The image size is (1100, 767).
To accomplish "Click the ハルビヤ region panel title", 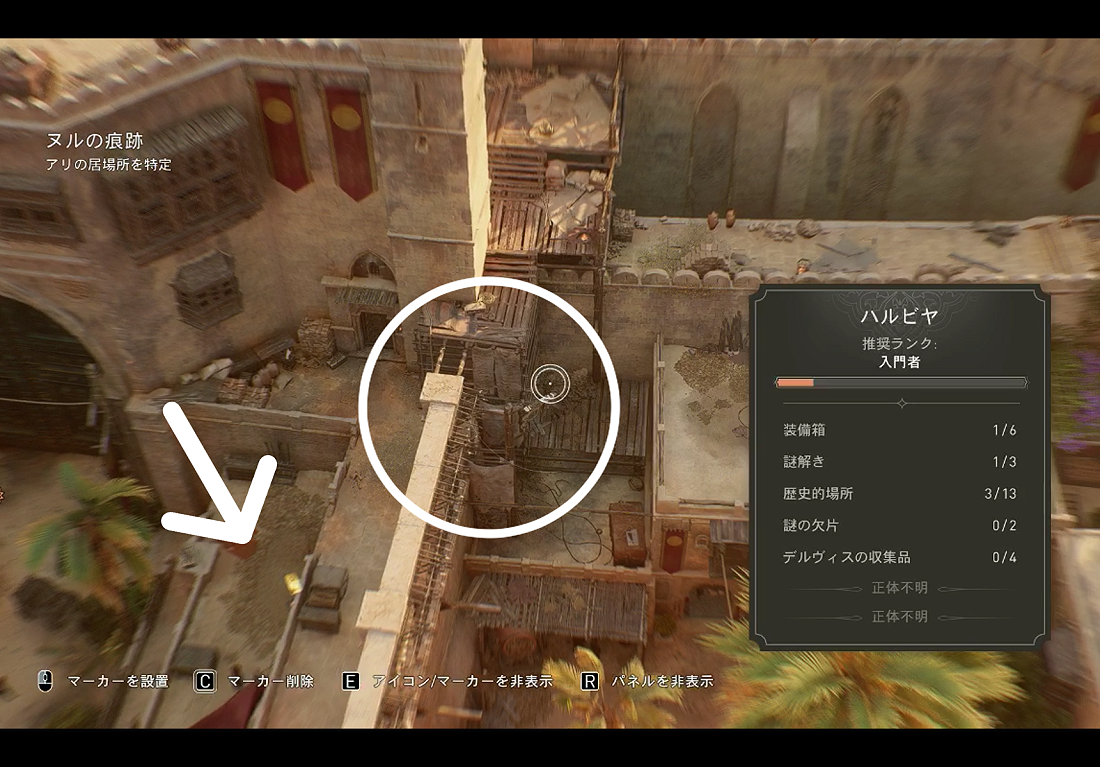I will point(900,317).
